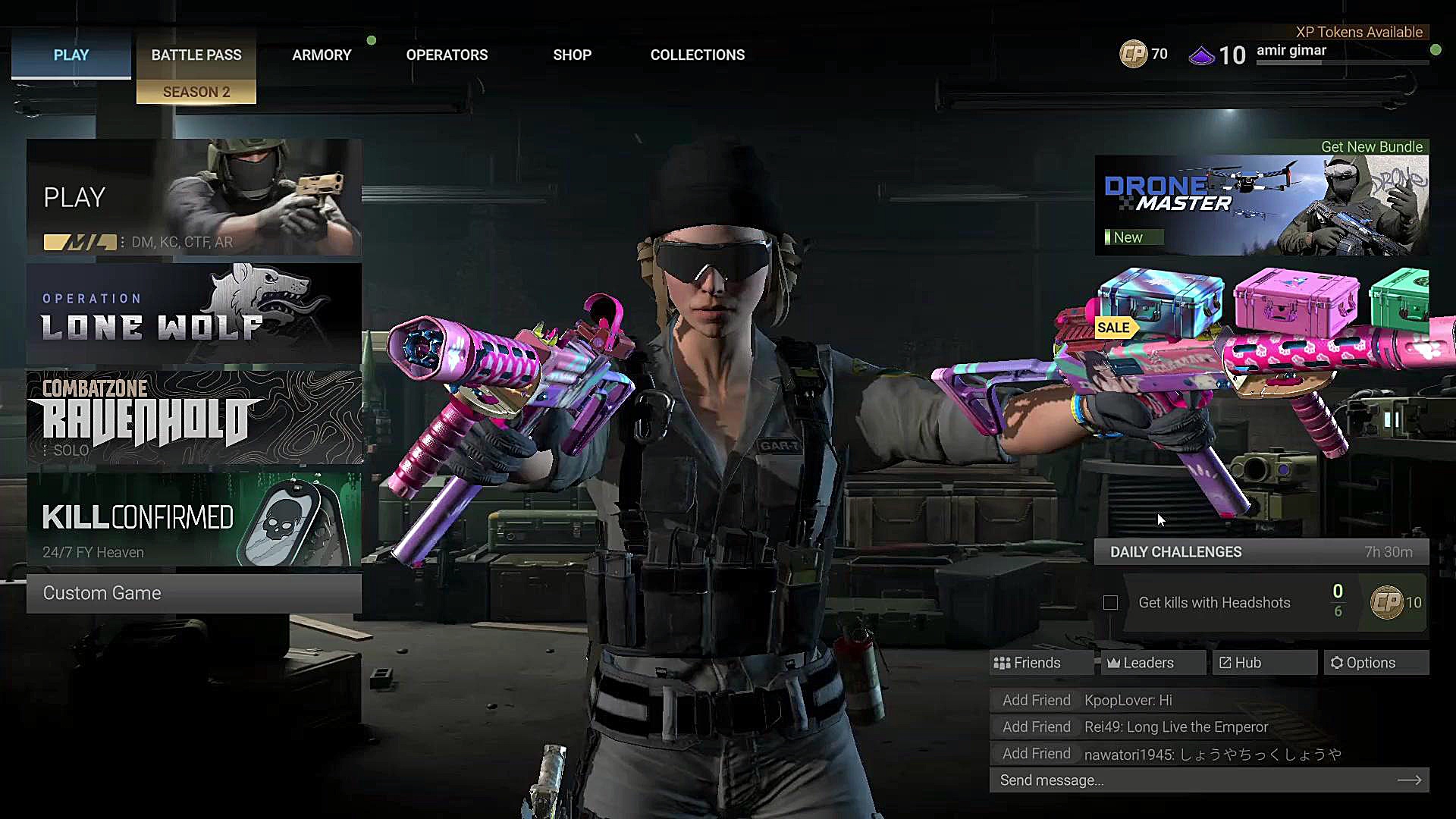The image size is (1456, 819).
Task: Choose Operation Lone Wolf mode
Action: tap(194, 314)
